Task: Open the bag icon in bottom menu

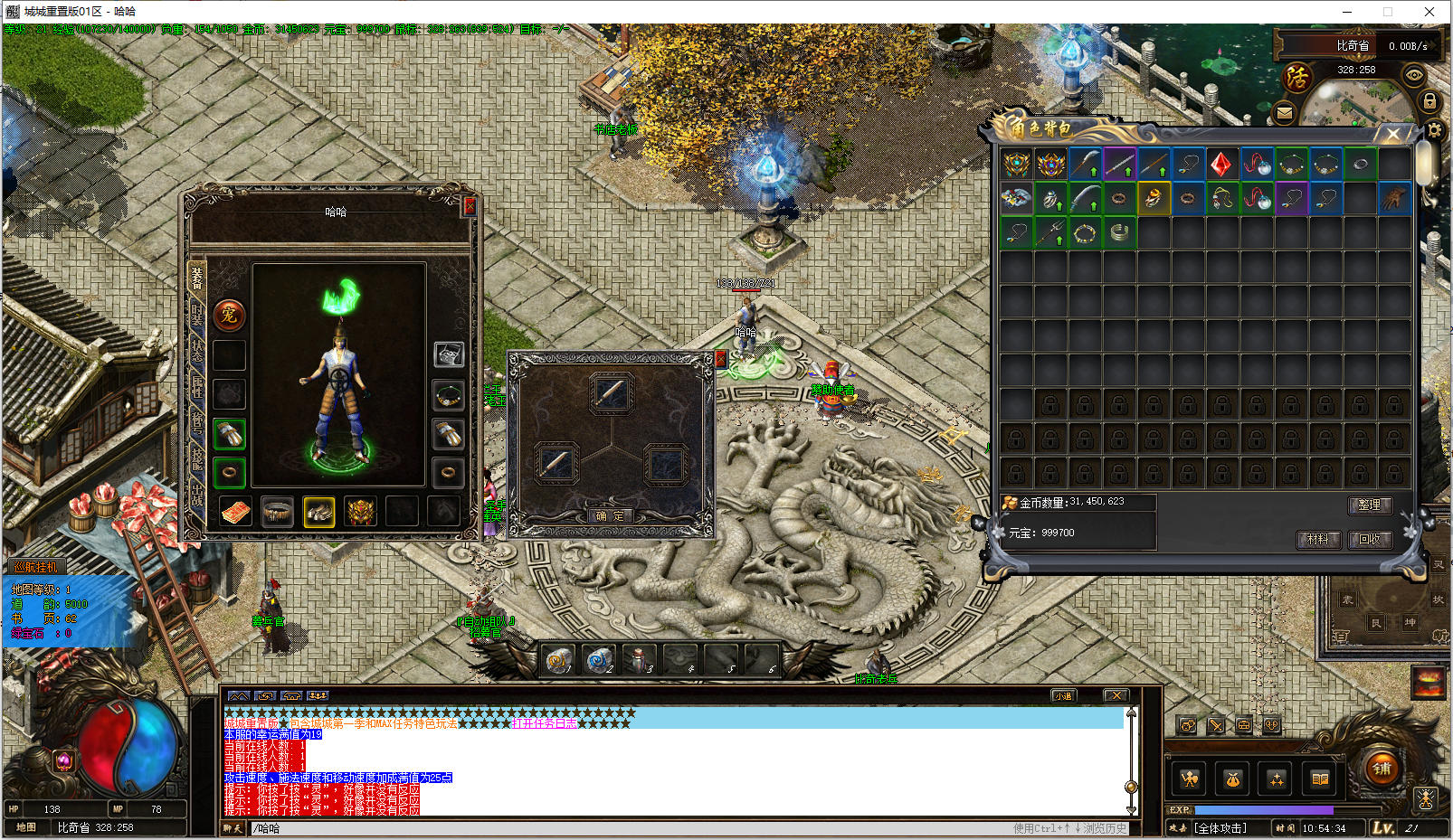Action: [1232, 779]
